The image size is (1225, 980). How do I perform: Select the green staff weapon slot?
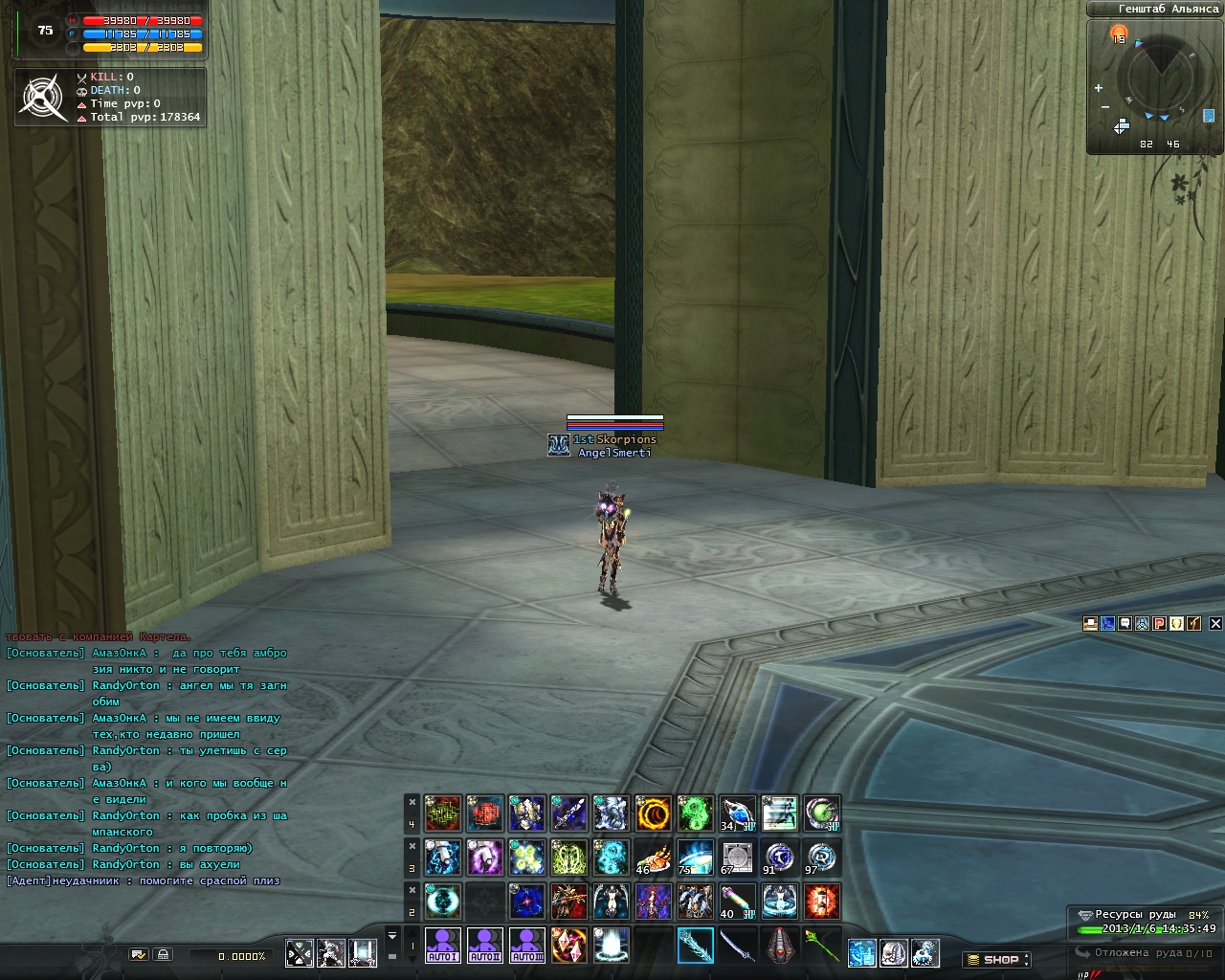(821, 946)
